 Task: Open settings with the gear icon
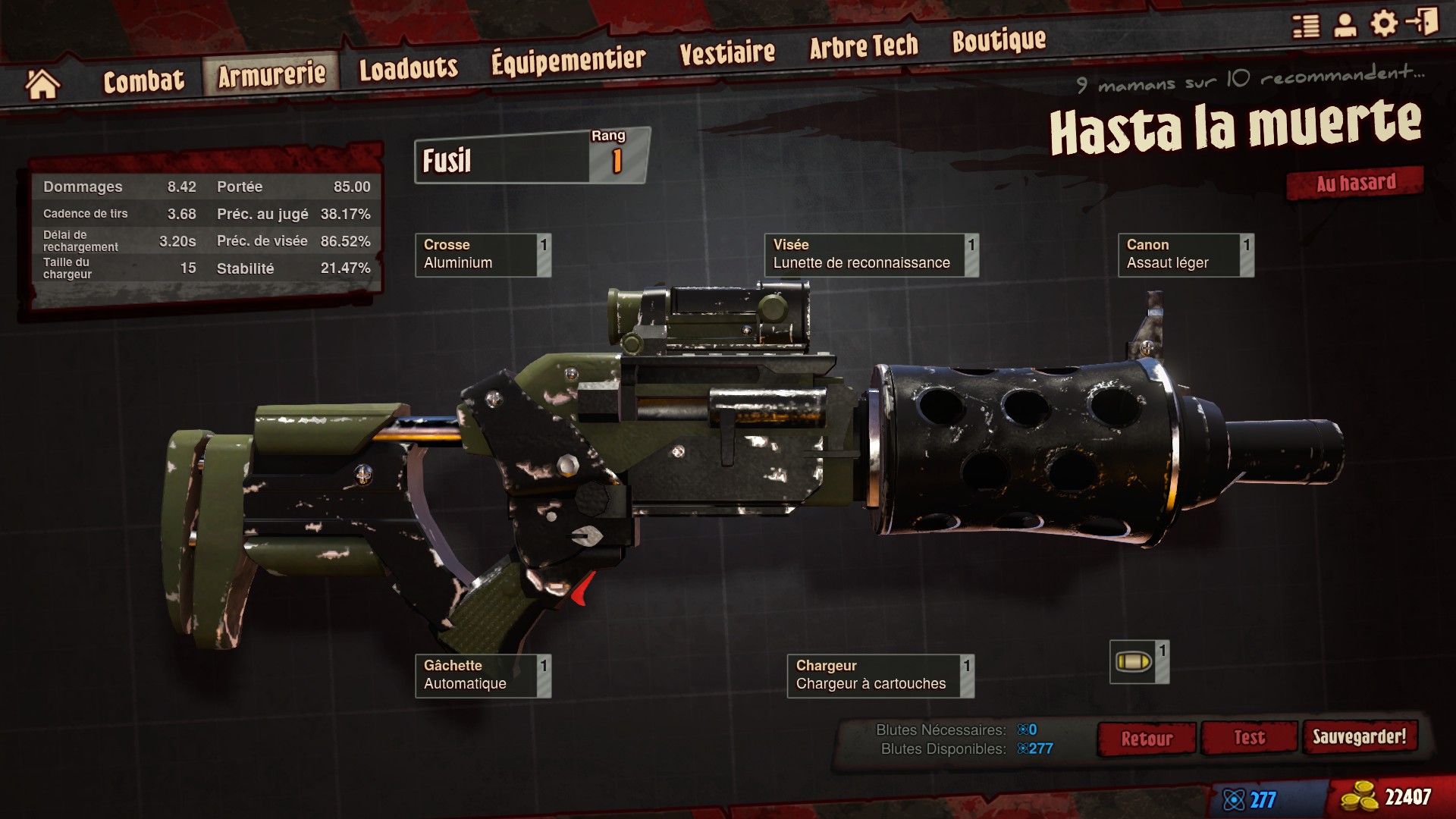click(1384, 23)
